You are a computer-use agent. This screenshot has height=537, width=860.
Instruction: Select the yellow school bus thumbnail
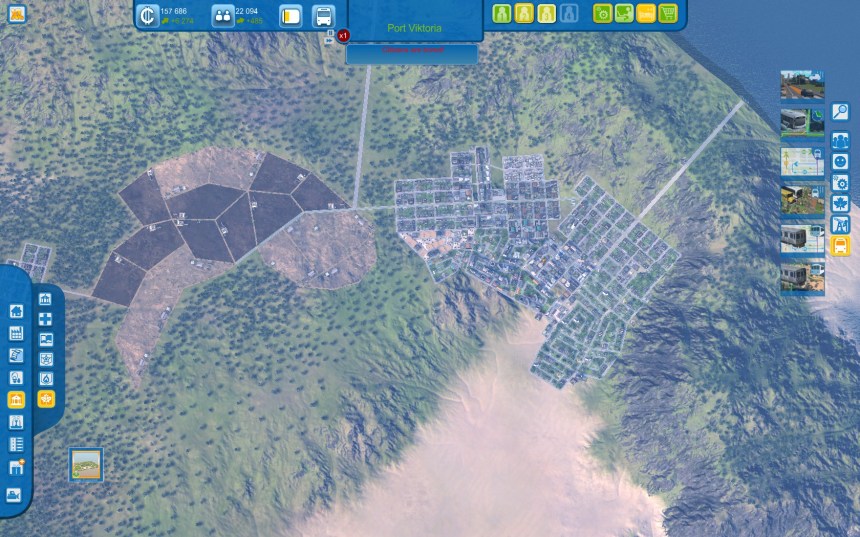click(801, 199)
